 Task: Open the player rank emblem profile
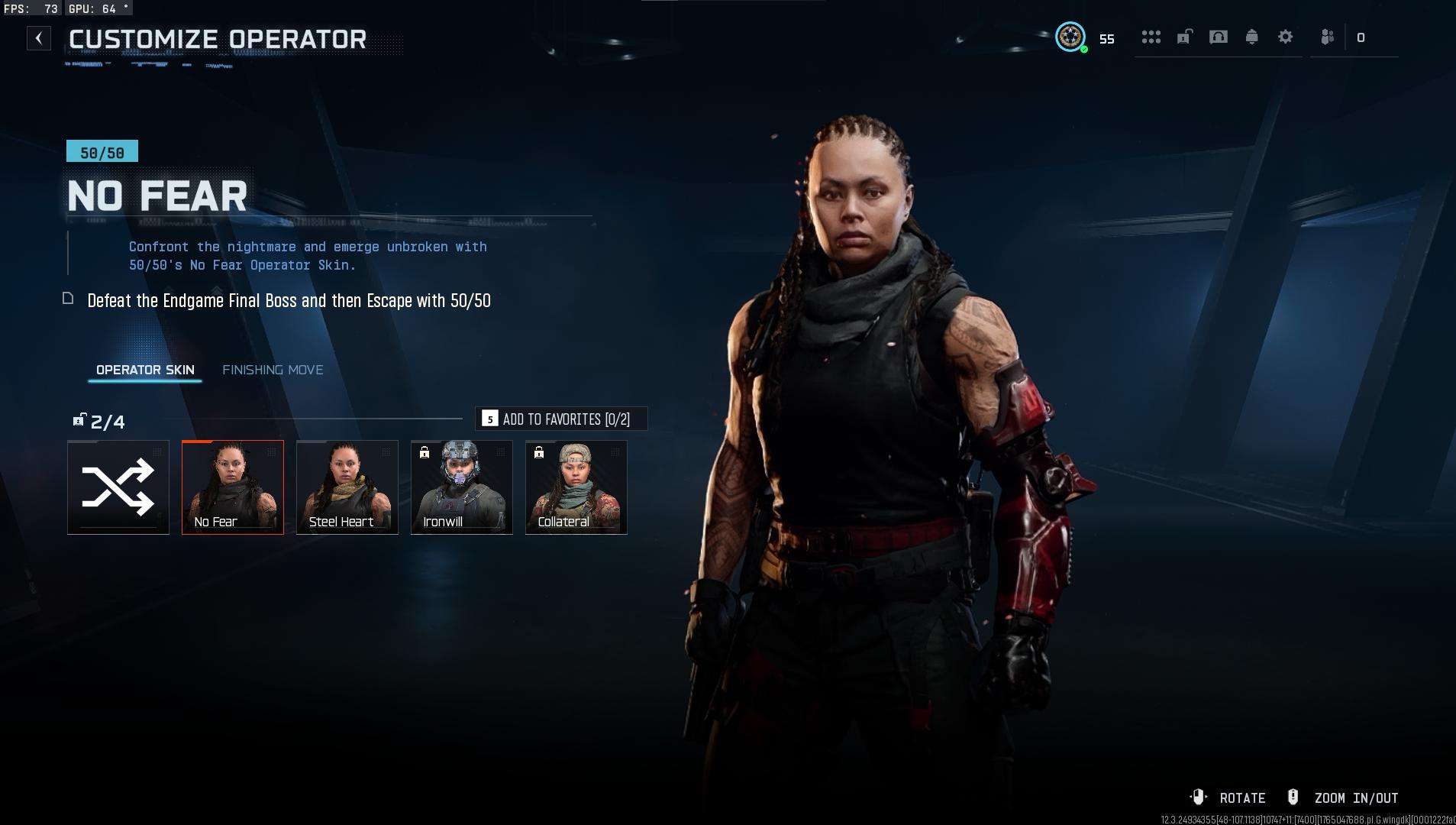coord(1070,37)
